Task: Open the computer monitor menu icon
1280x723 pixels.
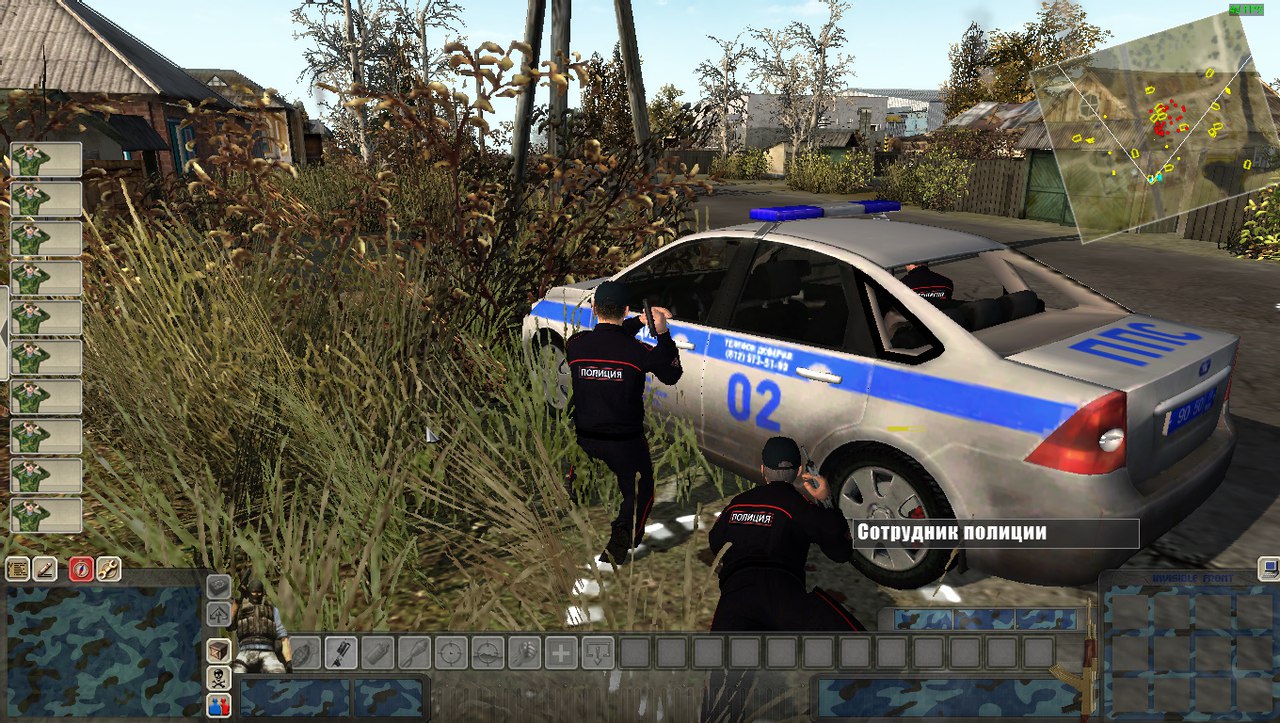Action: pyautogui.click(x=1268, y=569)
